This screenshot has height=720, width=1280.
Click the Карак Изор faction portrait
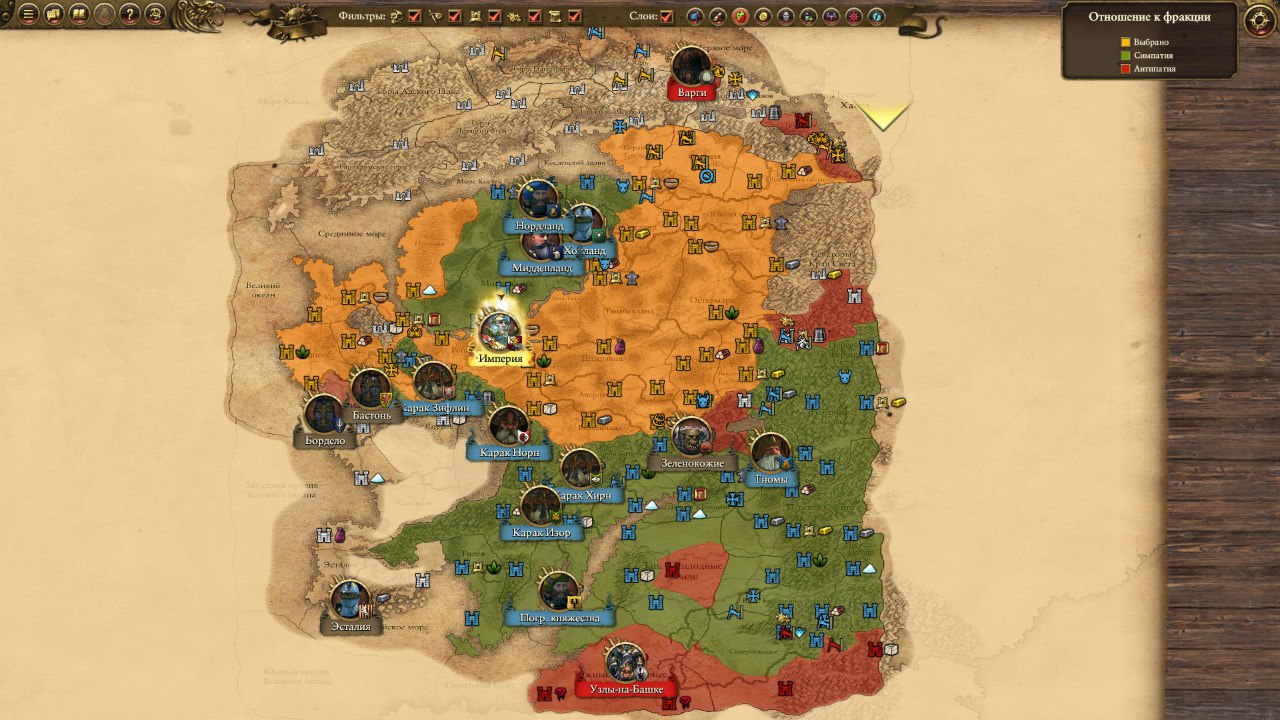(x=541, y=507)
